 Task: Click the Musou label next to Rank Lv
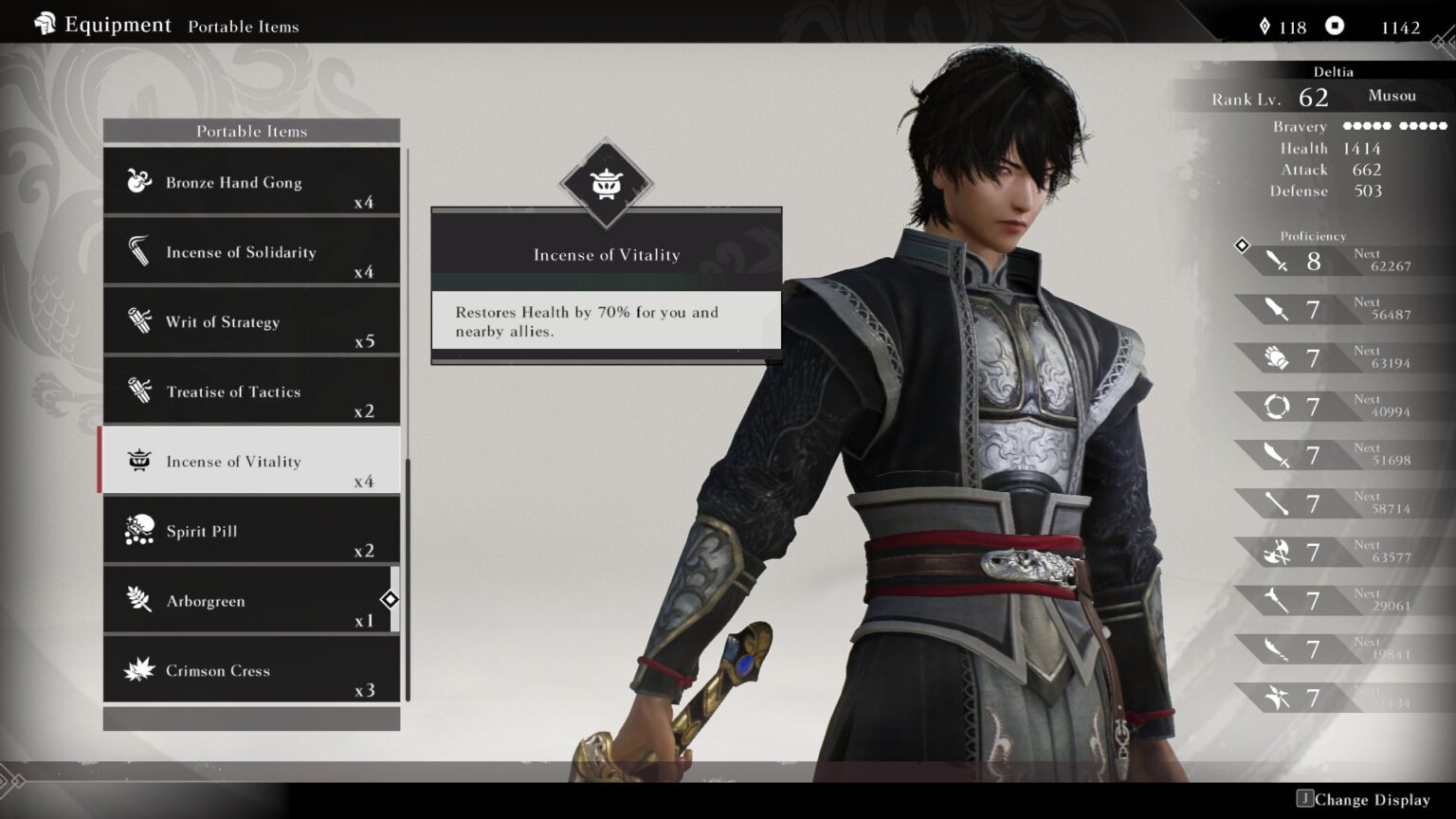click(1391, 95)
